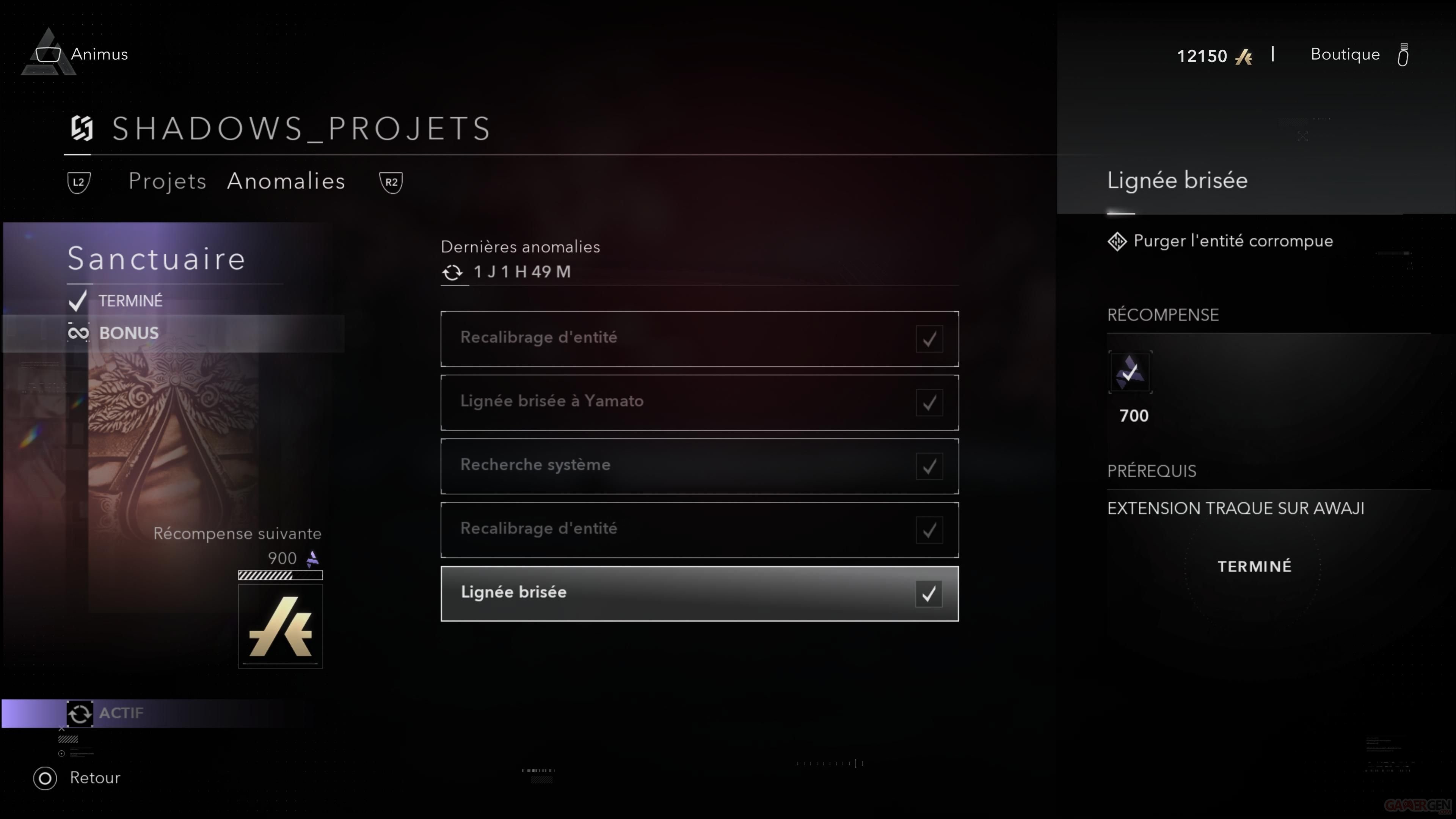Image resolution: width=1456 pixels, height=819 pixels.
Task: Select the Recherche système anomaly
Action: [x=699, y=466]
